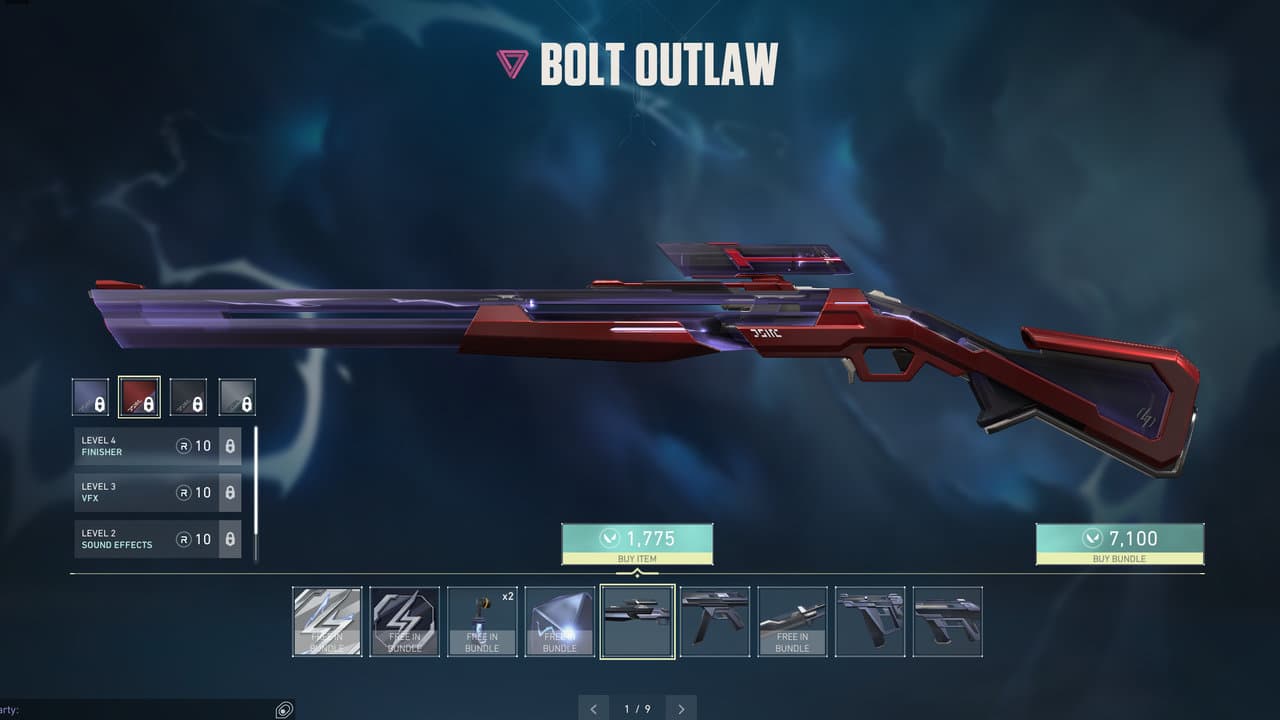Go to the previous weapon page
The width and height of the screenshot is (1280, 720).
click(593, 708)
